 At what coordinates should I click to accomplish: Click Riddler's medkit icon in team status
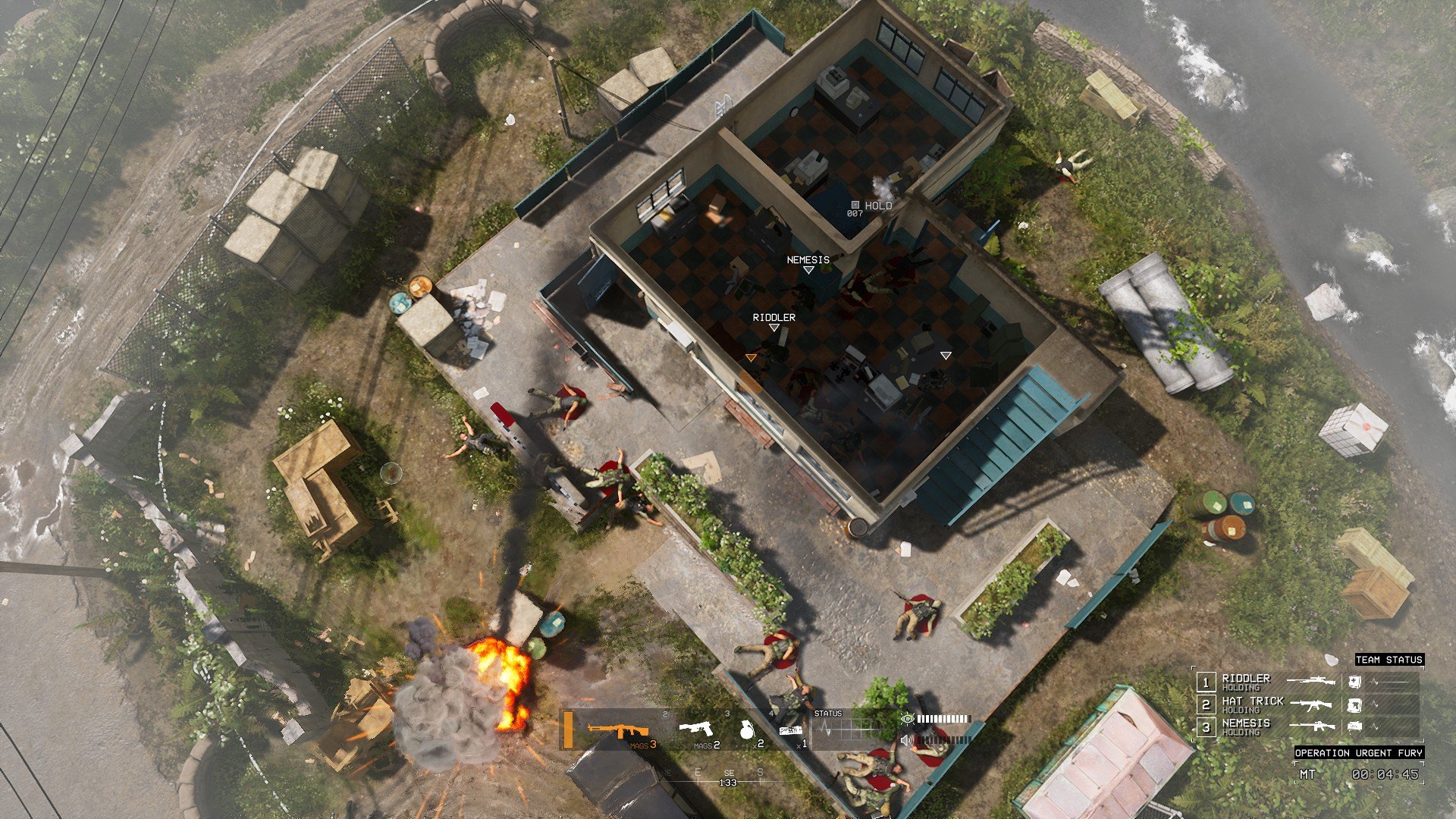[1354, 682]
